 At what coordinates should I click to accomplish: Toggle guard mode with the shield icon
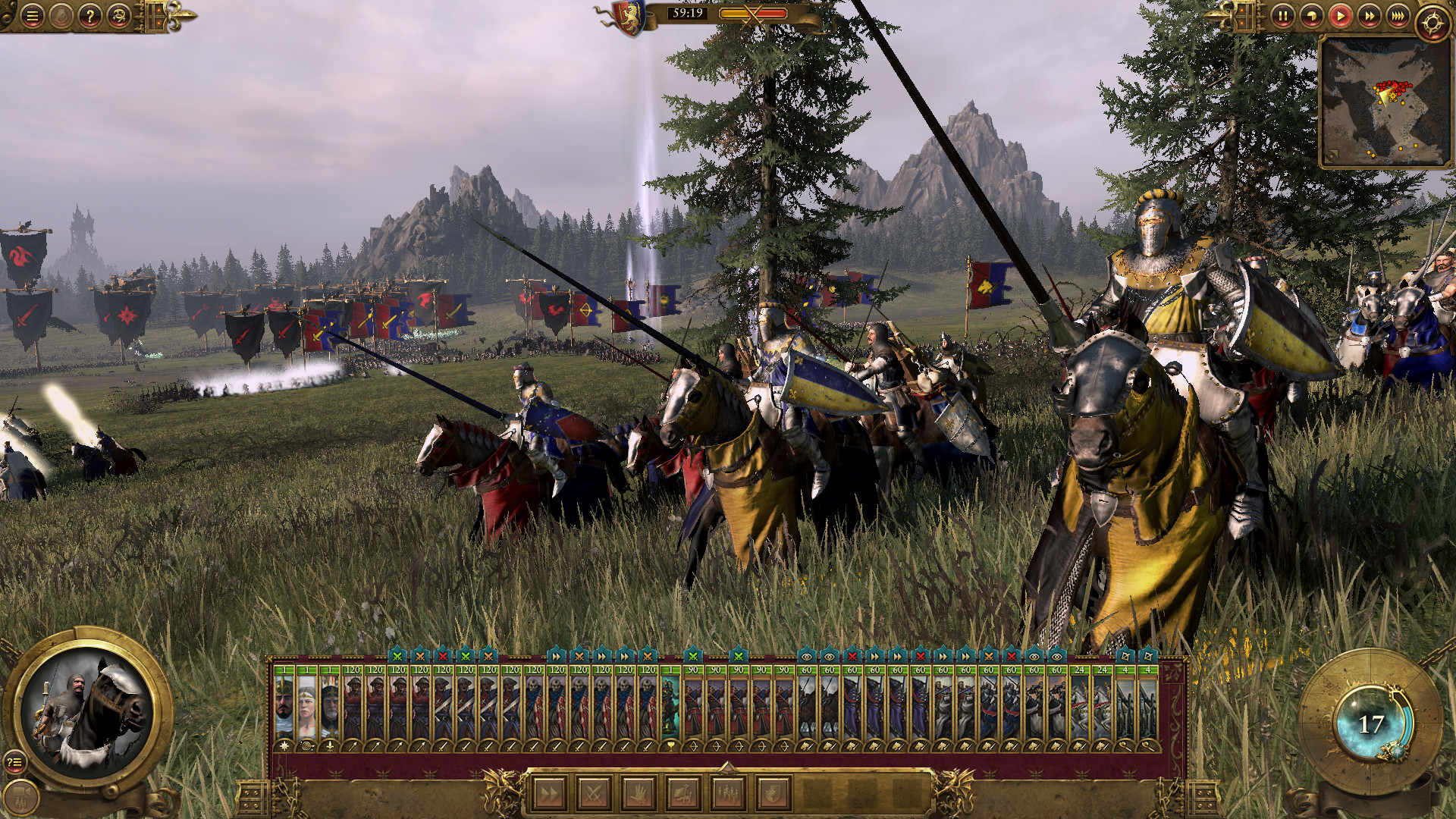[771, 792]
